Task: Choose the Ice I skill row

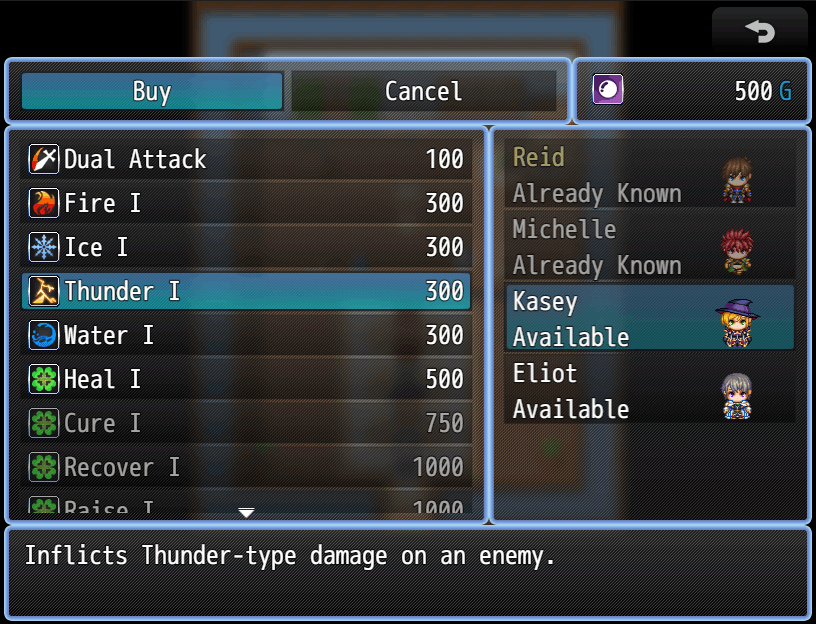Action: (x=246, y=247)
